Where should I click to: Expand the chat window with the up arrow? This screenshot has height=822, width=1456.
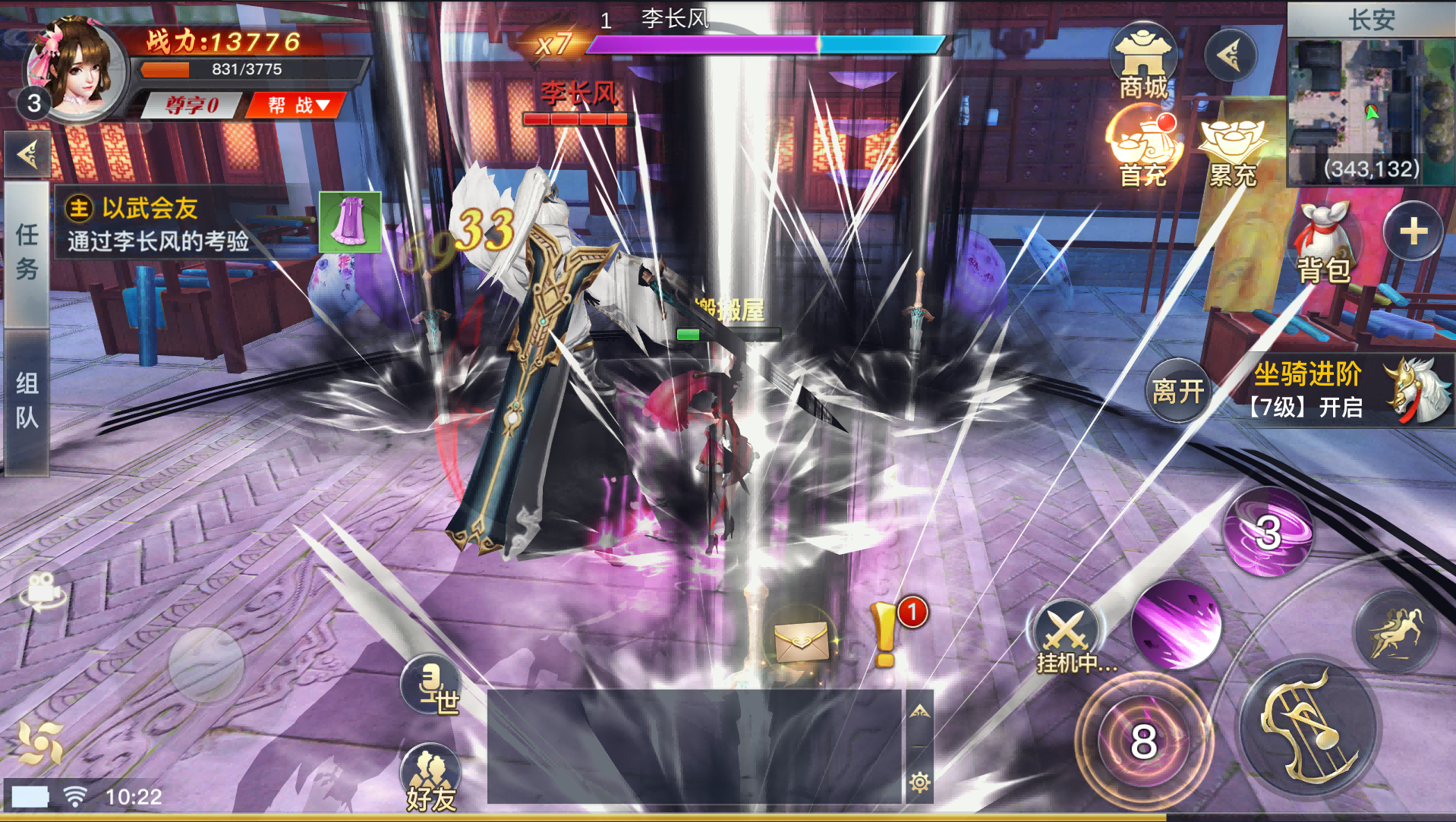[x=920, y=710]
